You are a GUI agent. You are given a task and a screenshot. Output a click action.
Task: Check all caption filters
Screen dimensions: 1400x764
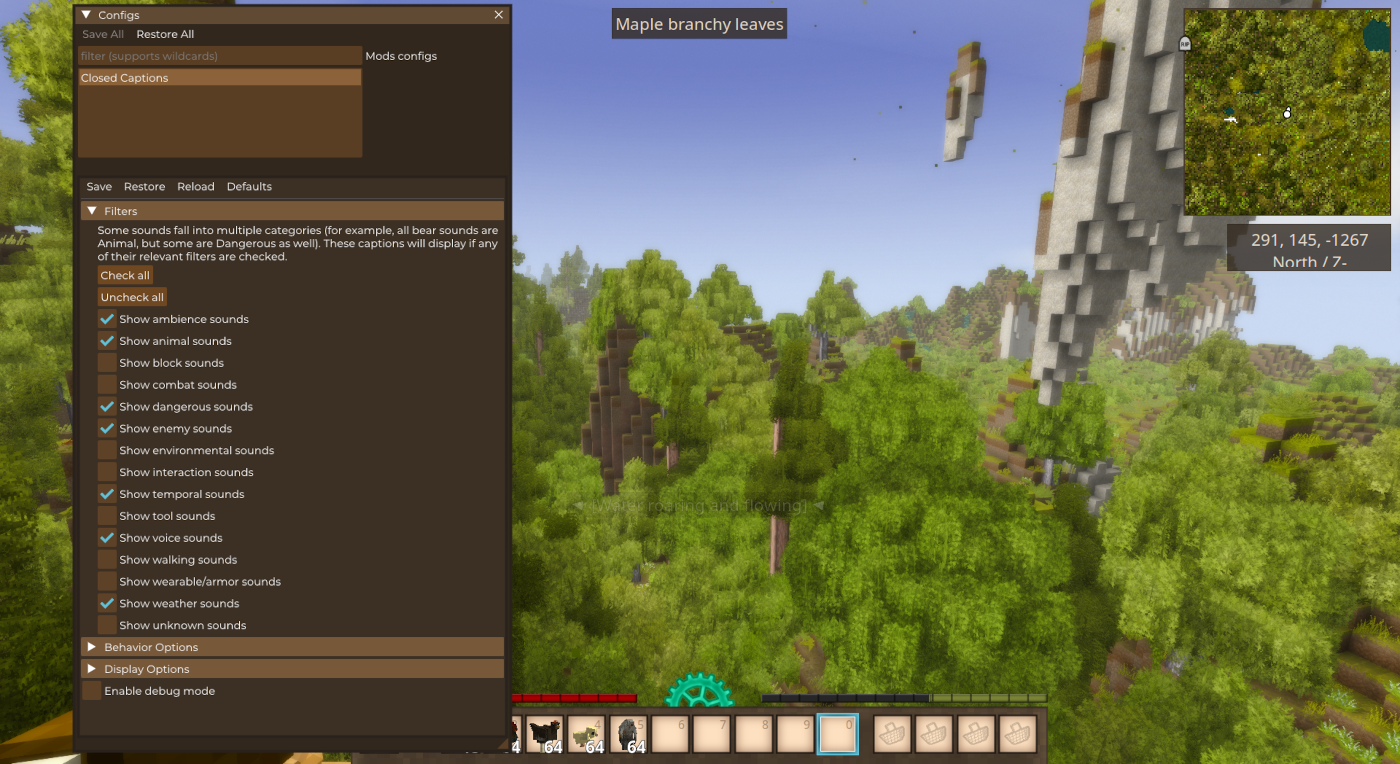coord(125,275)
